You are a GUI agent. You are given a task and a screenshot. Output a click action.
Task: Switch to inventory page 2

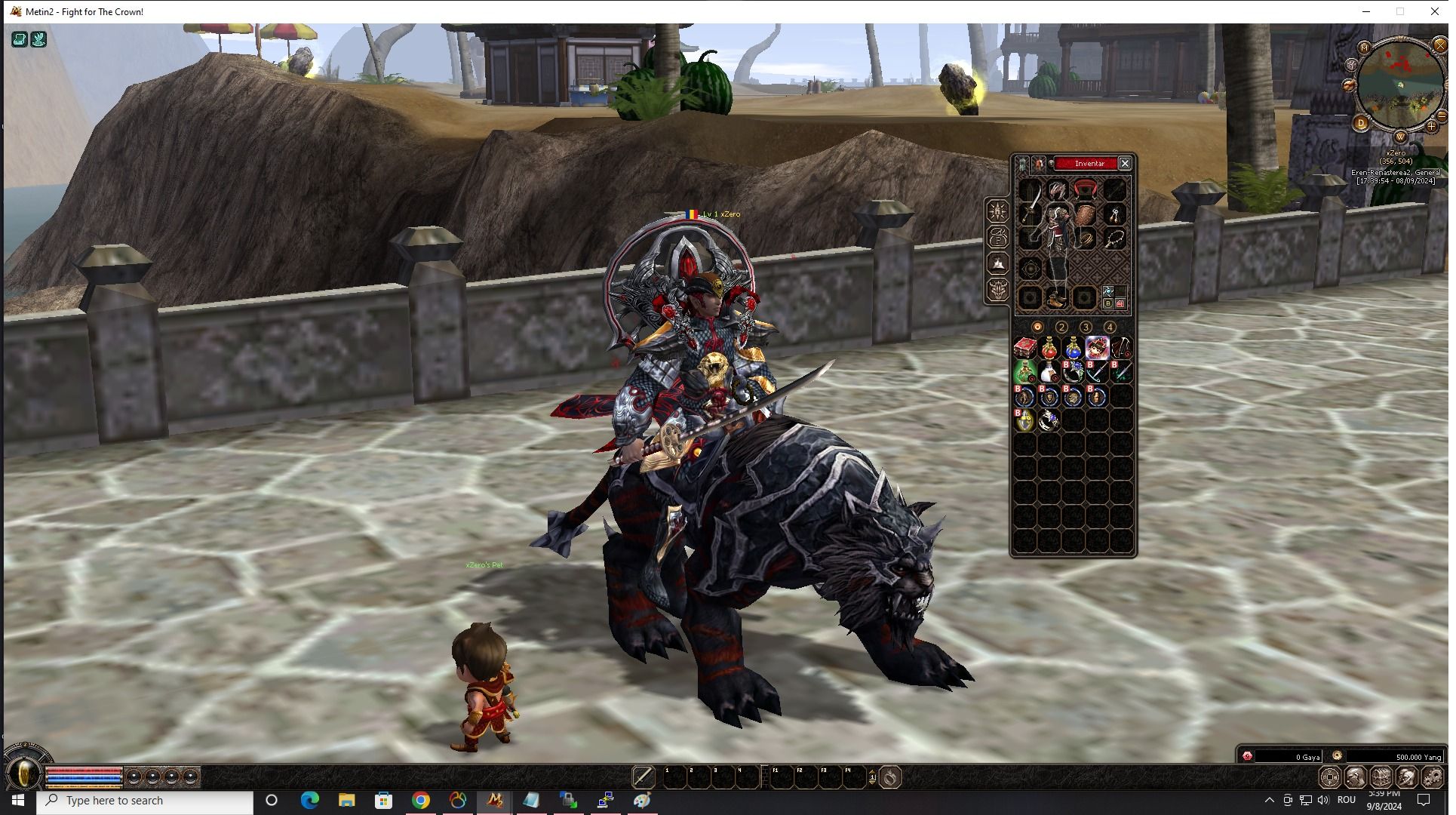click(x=1061, y=328)
